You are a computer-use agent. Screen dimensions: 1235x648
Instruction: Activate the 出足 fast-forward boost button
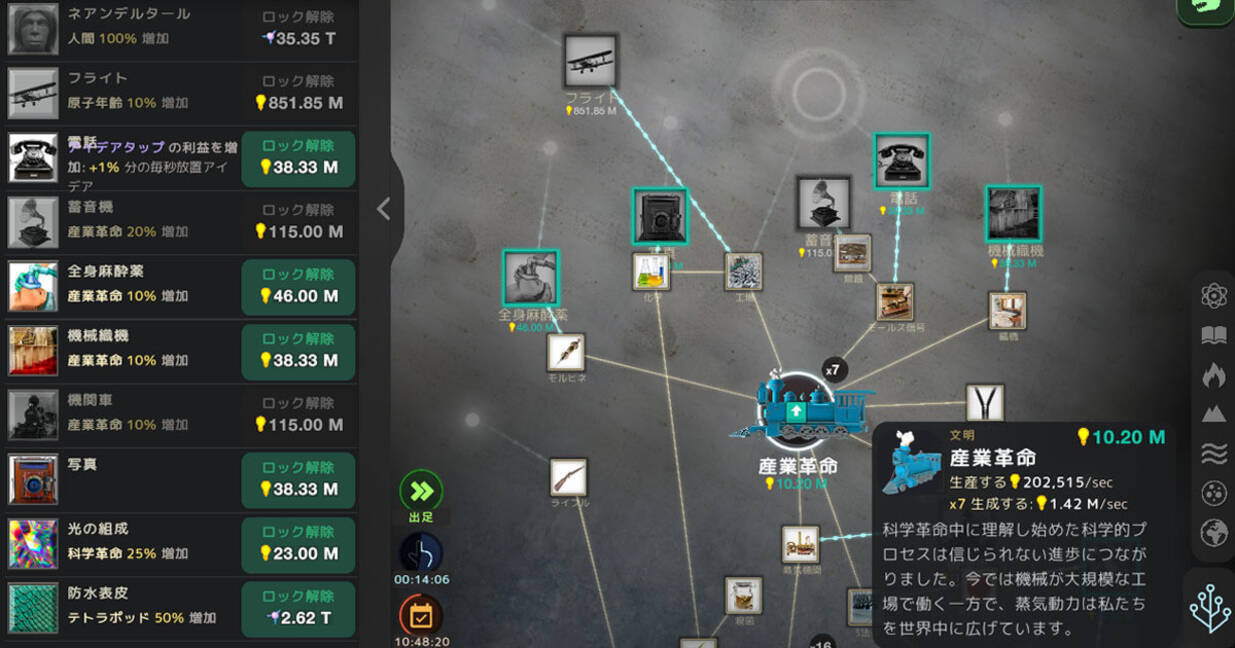421,491
